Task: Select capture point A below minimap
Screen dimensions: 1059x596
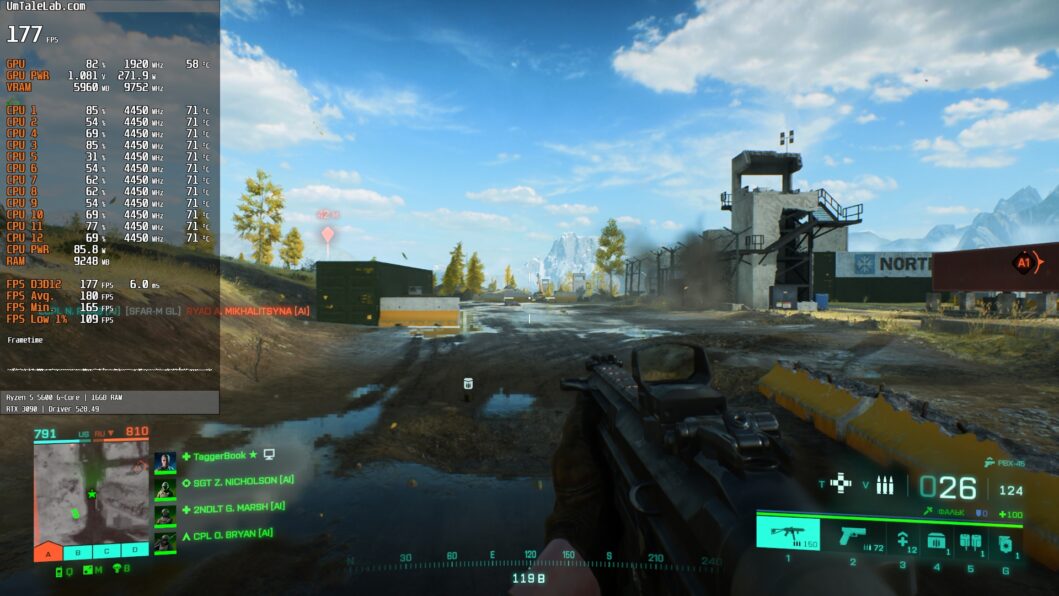Action: (47, 551)
